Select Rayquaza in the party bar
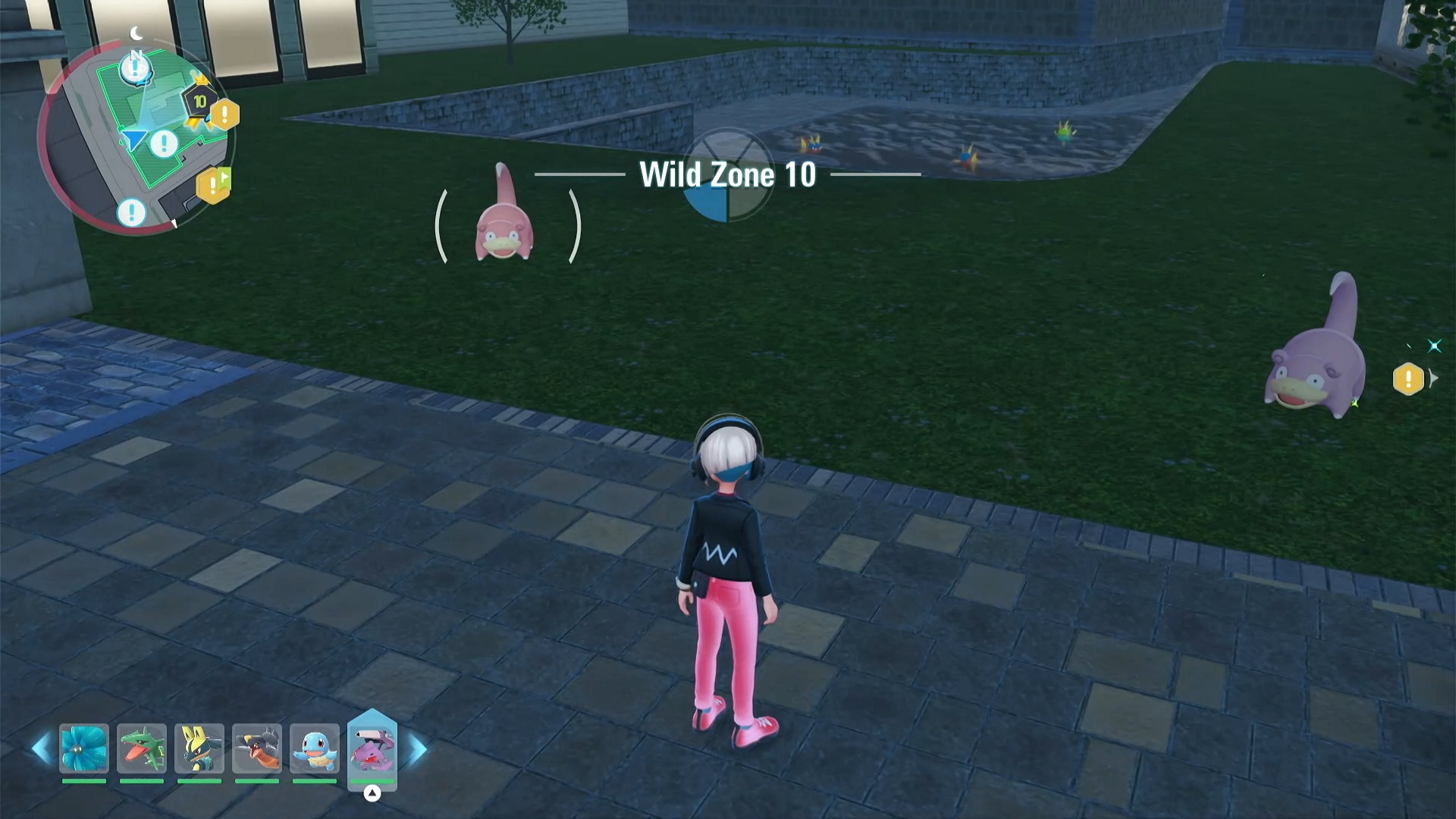1456x819 pixels. (142, 748)
